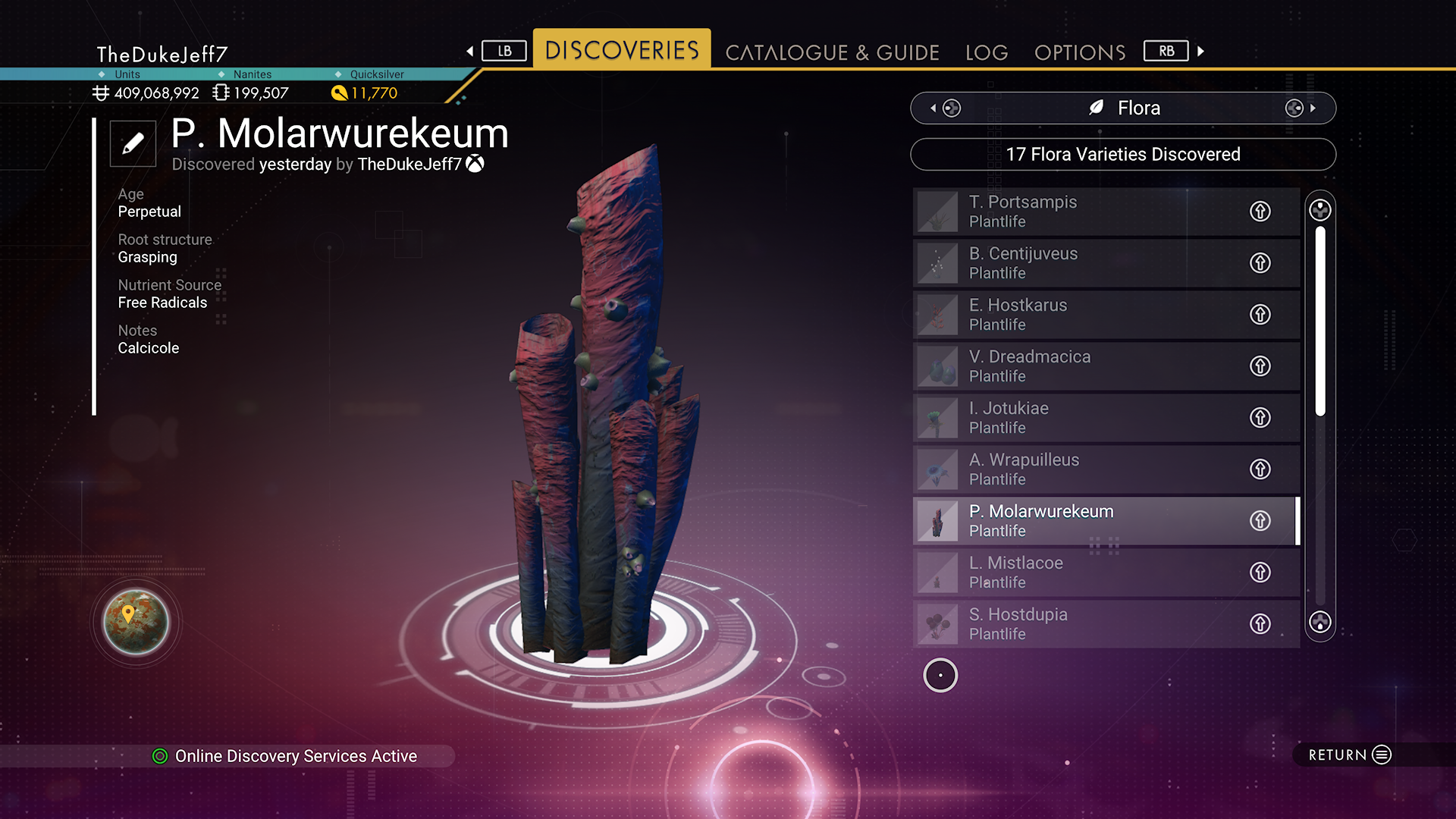Viewport: 1456px width, 819px height.
Task: Click the Return button
Action: pos(1349,755)
